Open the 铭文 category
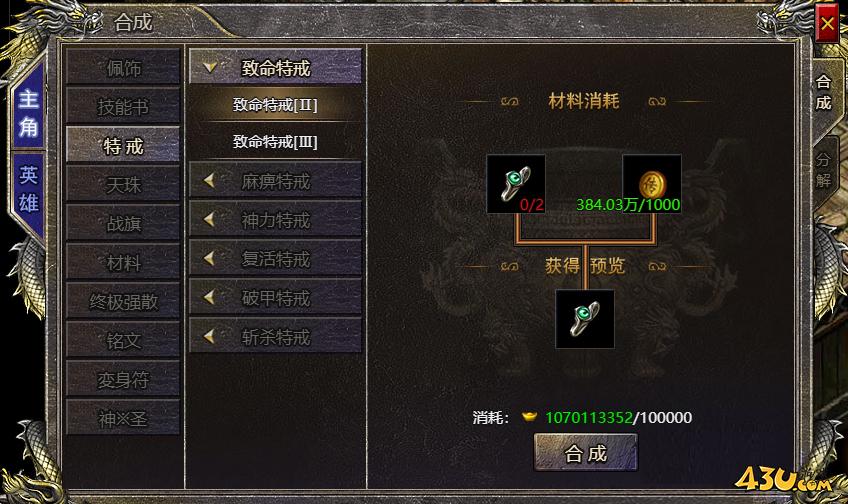848x504 pixels. (x=123, y=340)
